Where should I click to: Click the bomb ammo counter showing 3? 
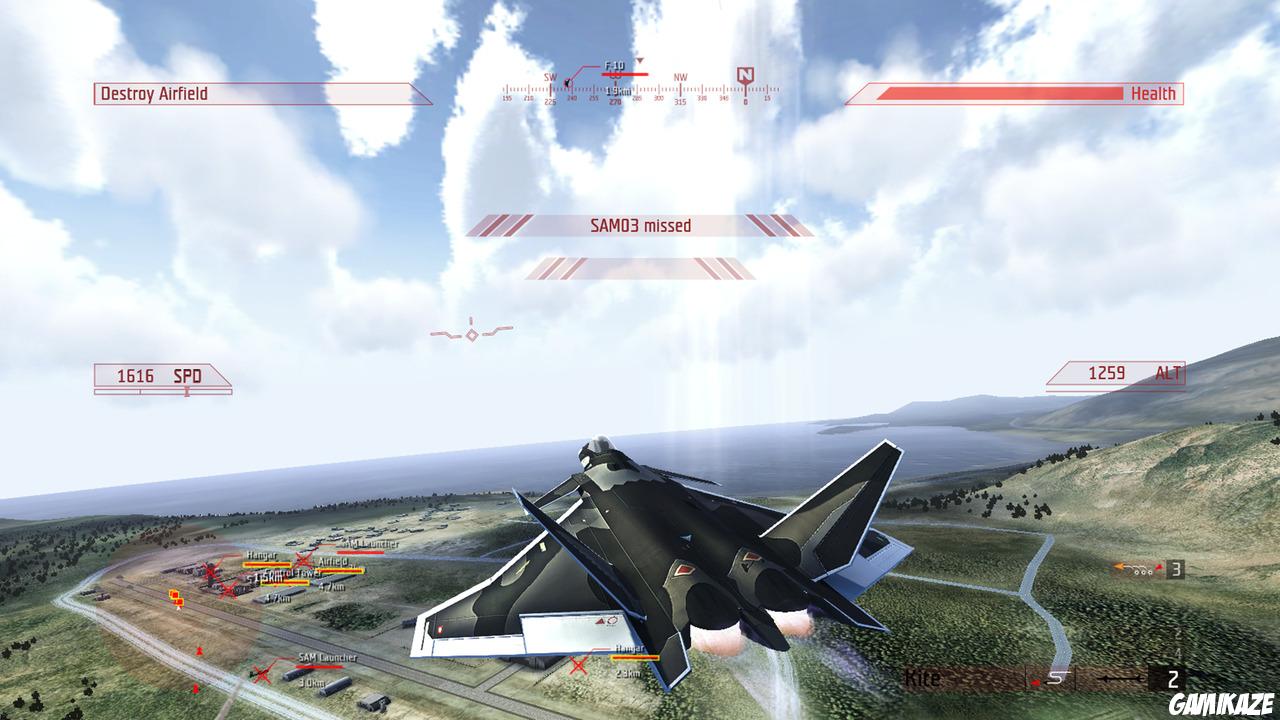pyautogui.click(x=1176, y=568)
